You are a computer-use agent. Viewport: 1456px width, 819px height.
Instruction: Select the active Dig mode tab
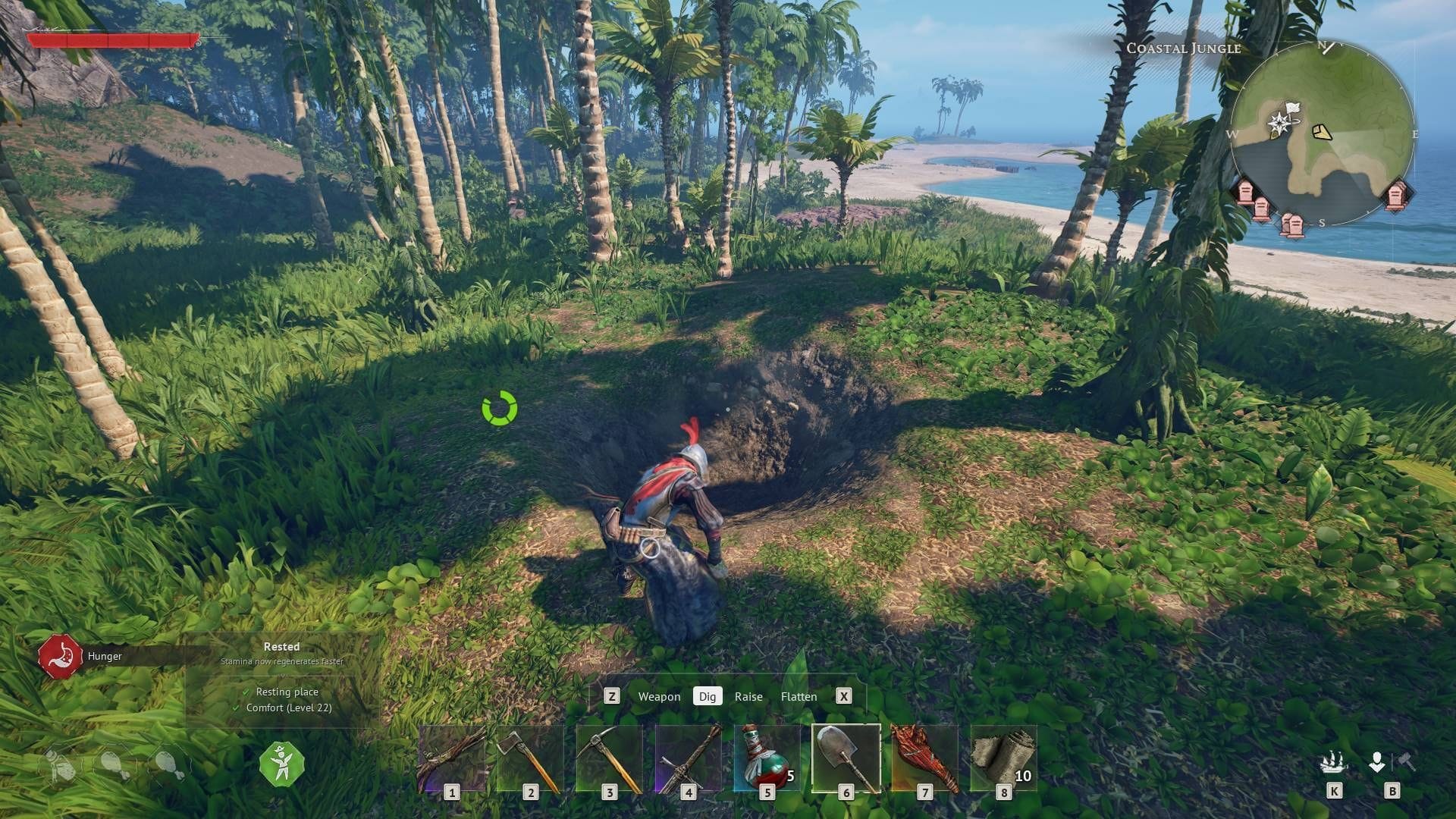point(708,696)
